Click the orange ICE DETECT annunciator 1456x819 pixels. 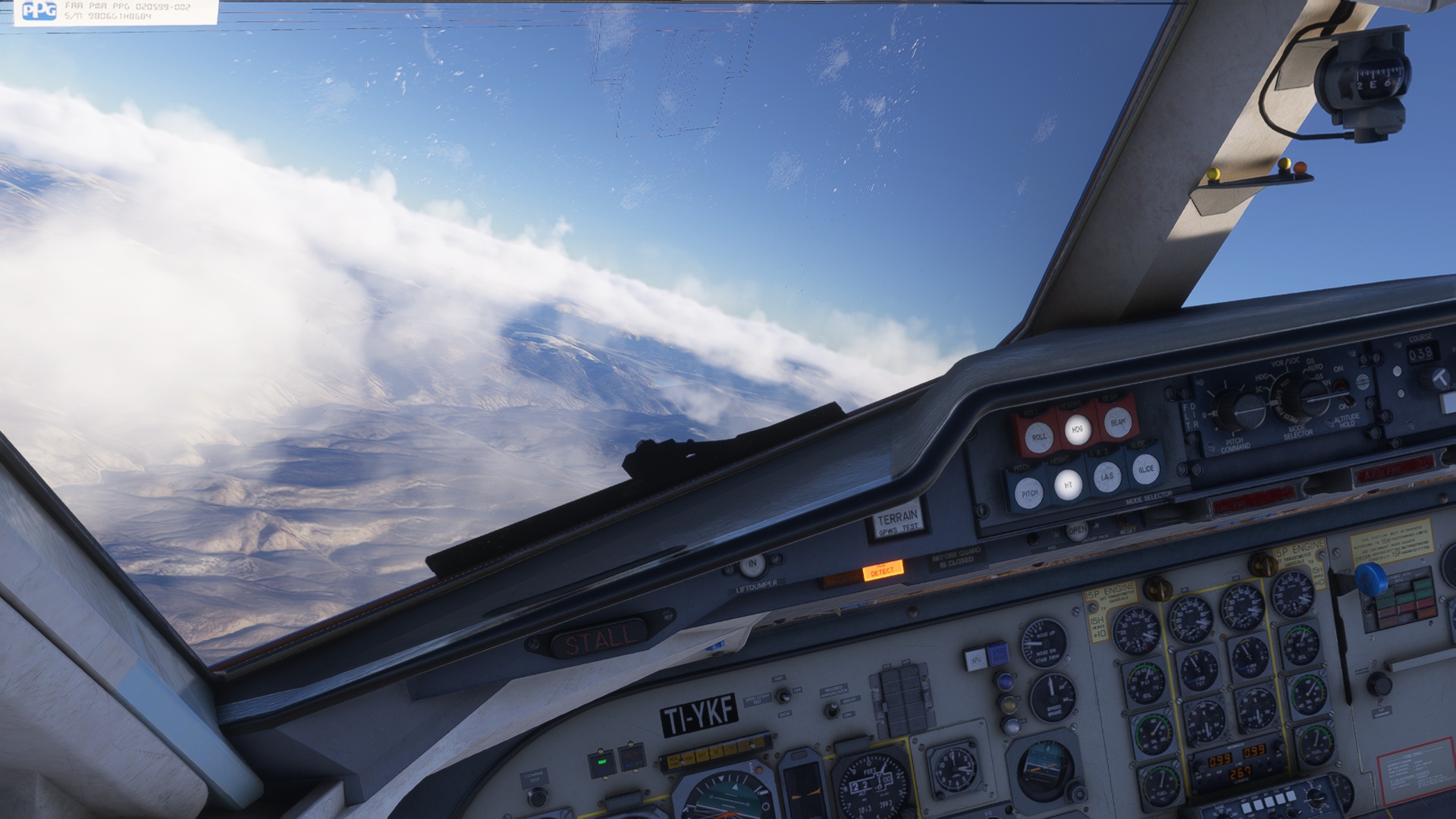(x=882, y=570)
